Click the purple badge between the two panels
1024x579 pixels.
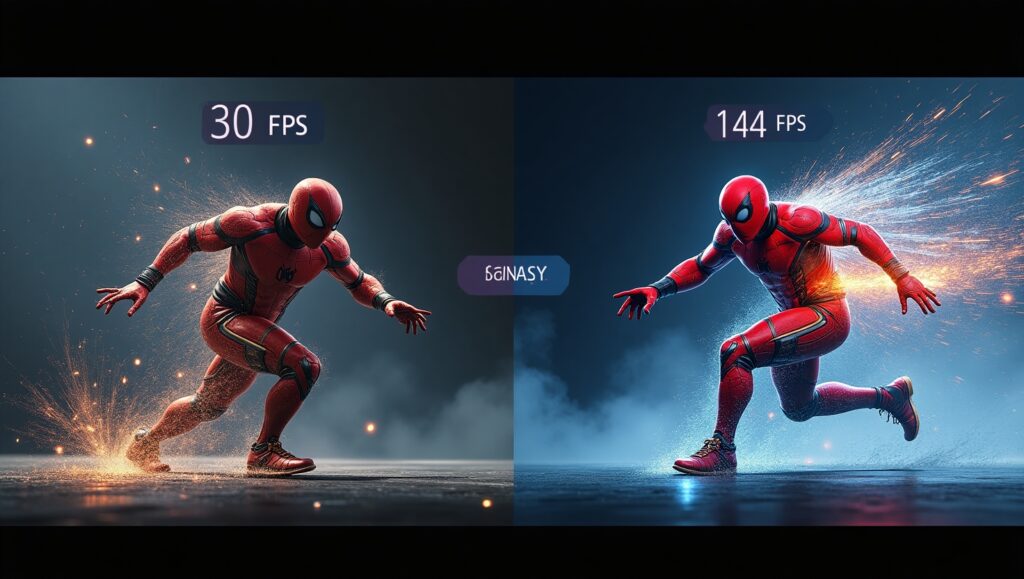[514, 274]
